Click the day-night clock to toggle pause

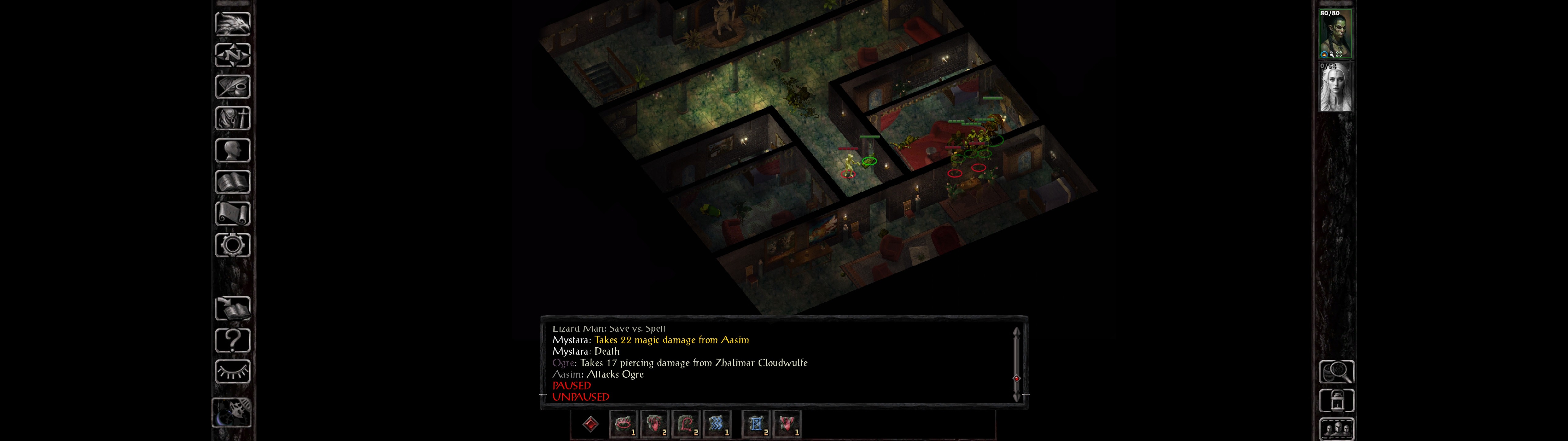pos(232,413)
